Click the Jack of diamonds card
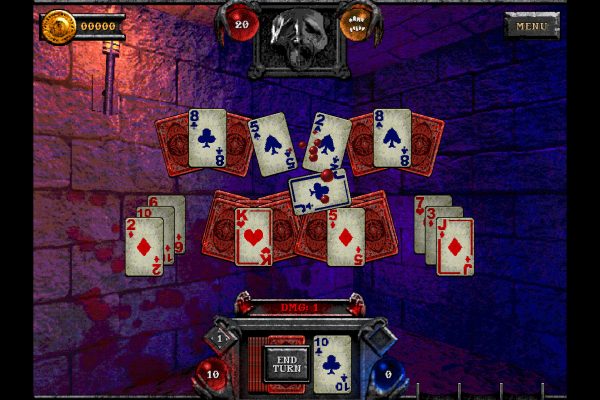This screenshot has width=600, height=400. [455, 246]
